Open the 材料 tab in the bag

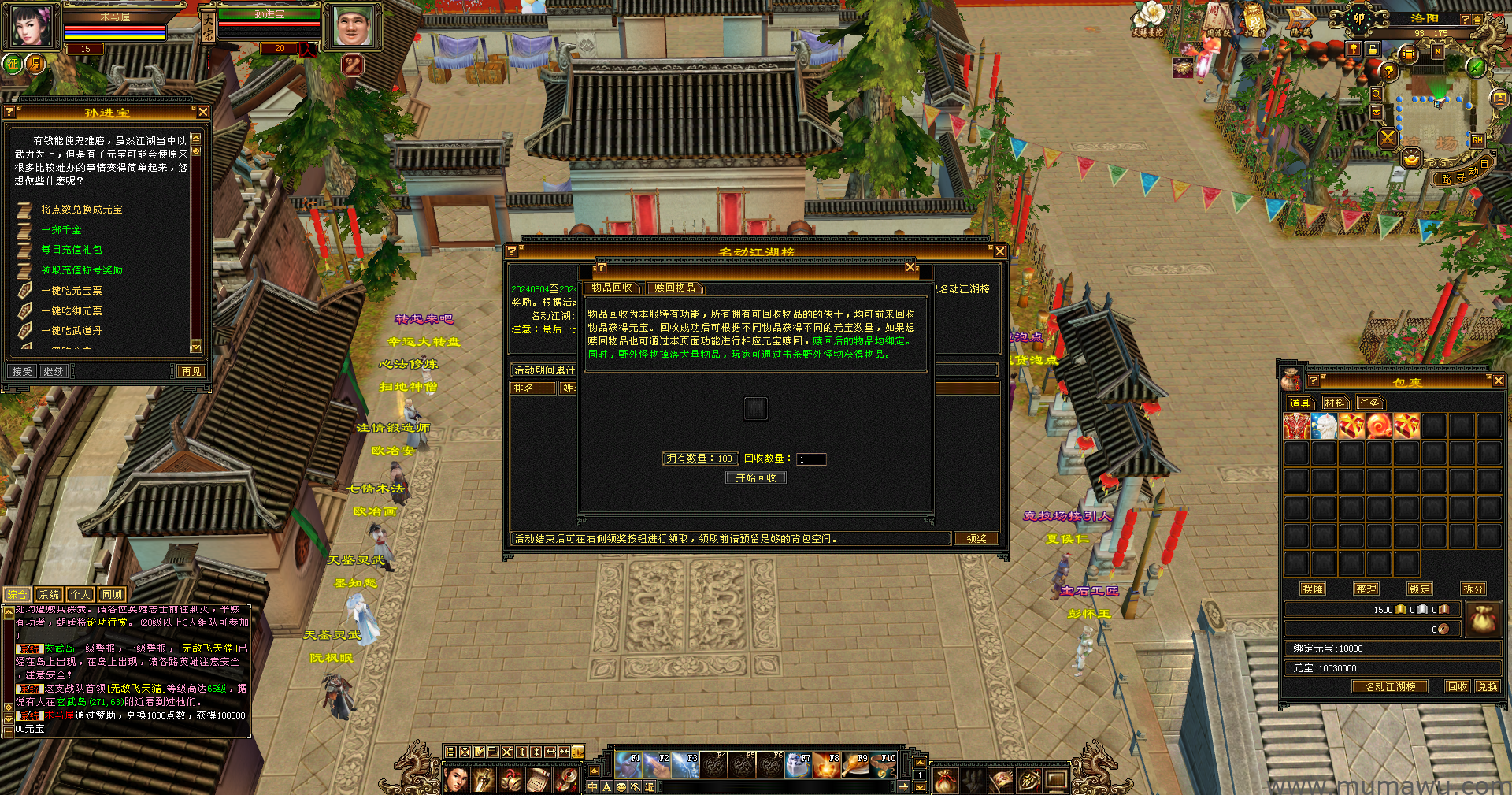pyautogui.click(x=1334, y=403)
